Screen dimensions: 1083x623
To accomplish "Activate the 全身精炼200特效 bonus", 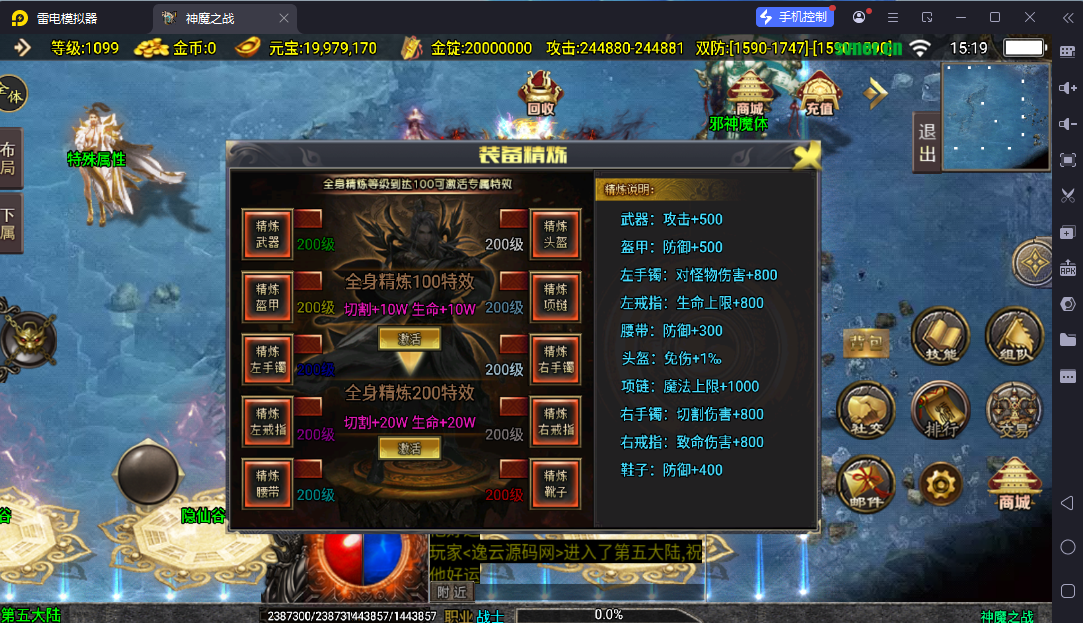I will pyautogui.click(x=409, y=449).
